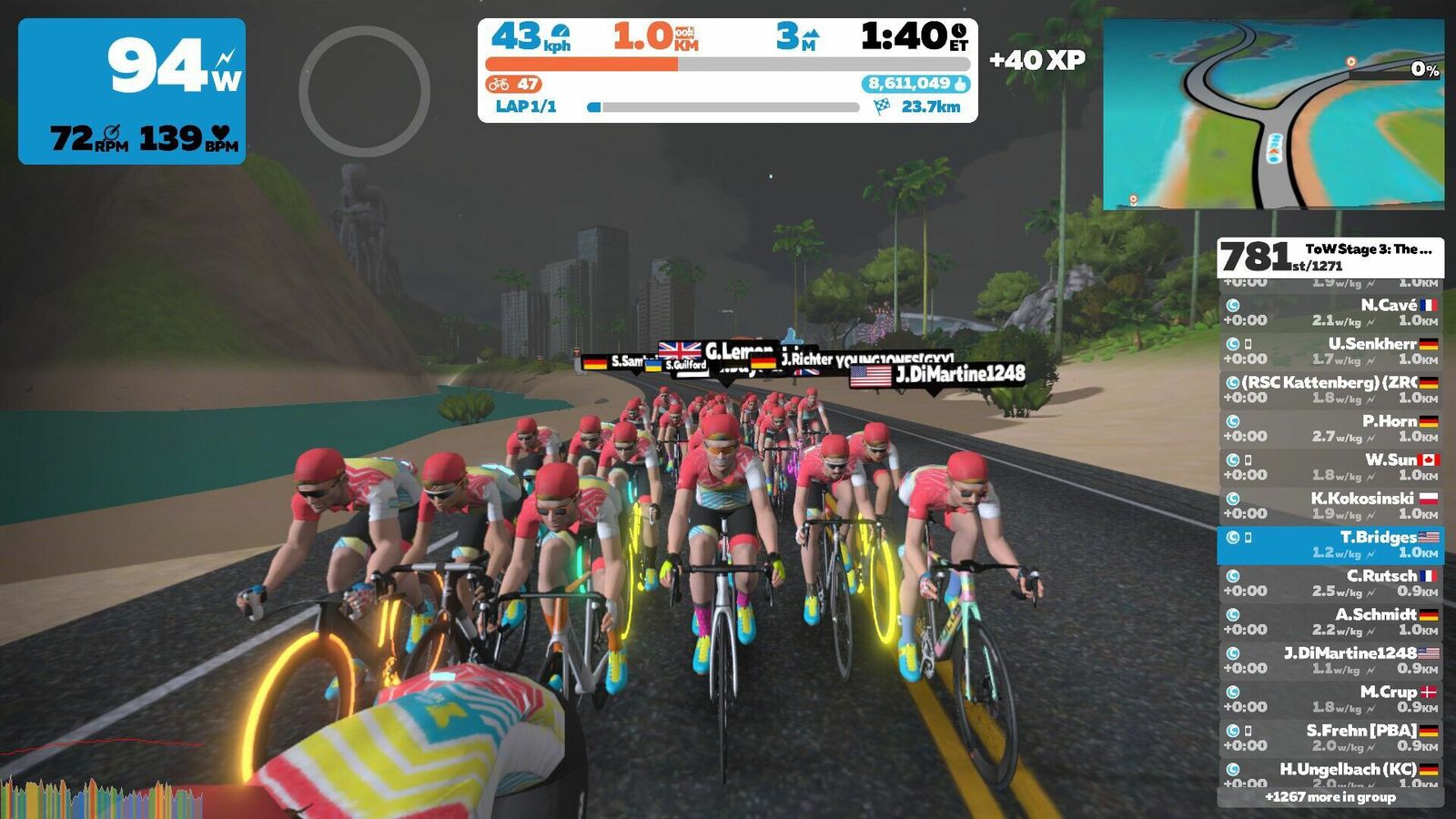Choose C.Rutsch in the nearby riders

coord(1330,582)
